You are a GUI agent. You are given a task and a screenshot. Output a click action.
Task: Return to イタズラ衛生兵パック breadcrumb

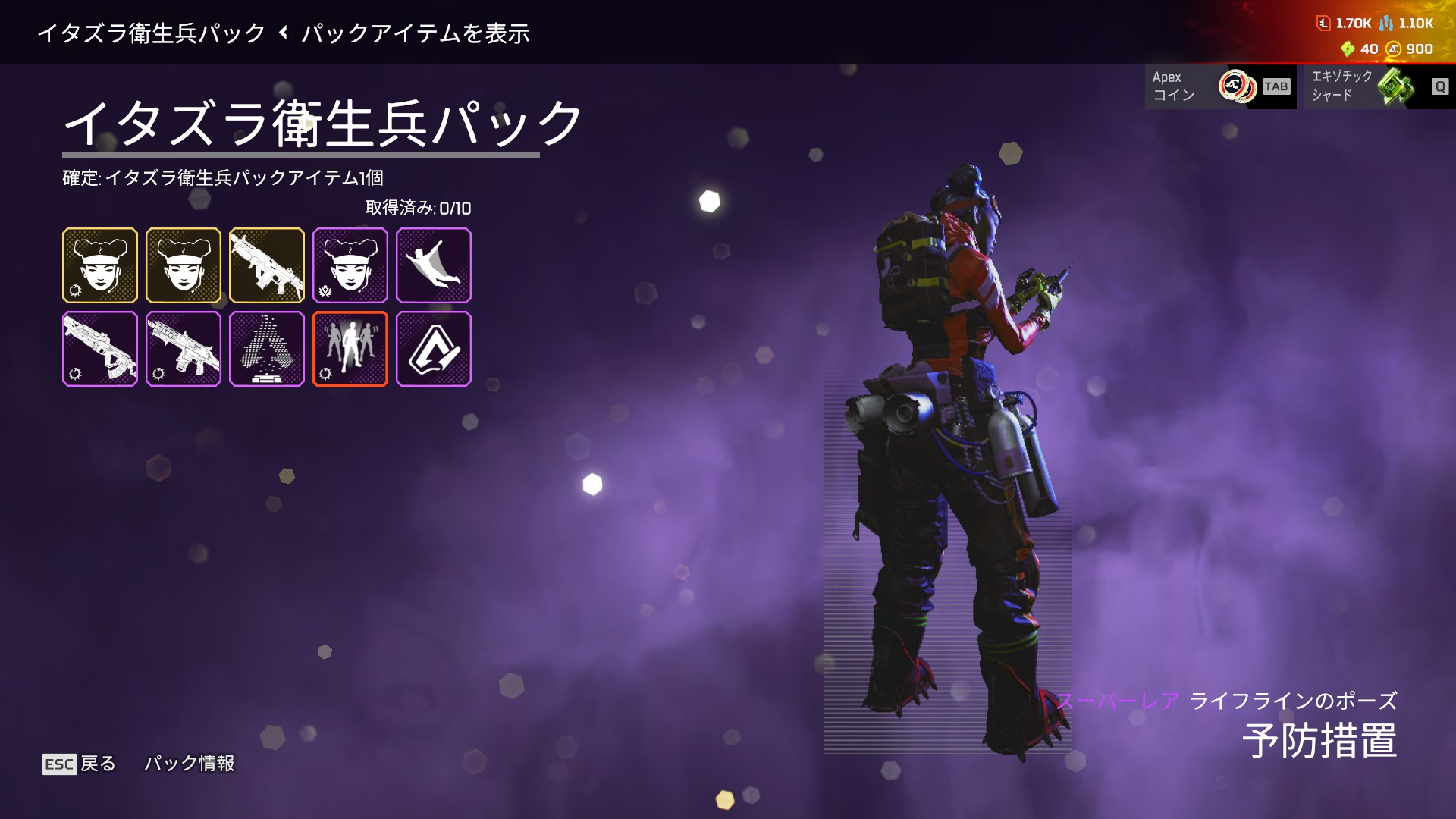click(x=152, y=33)
